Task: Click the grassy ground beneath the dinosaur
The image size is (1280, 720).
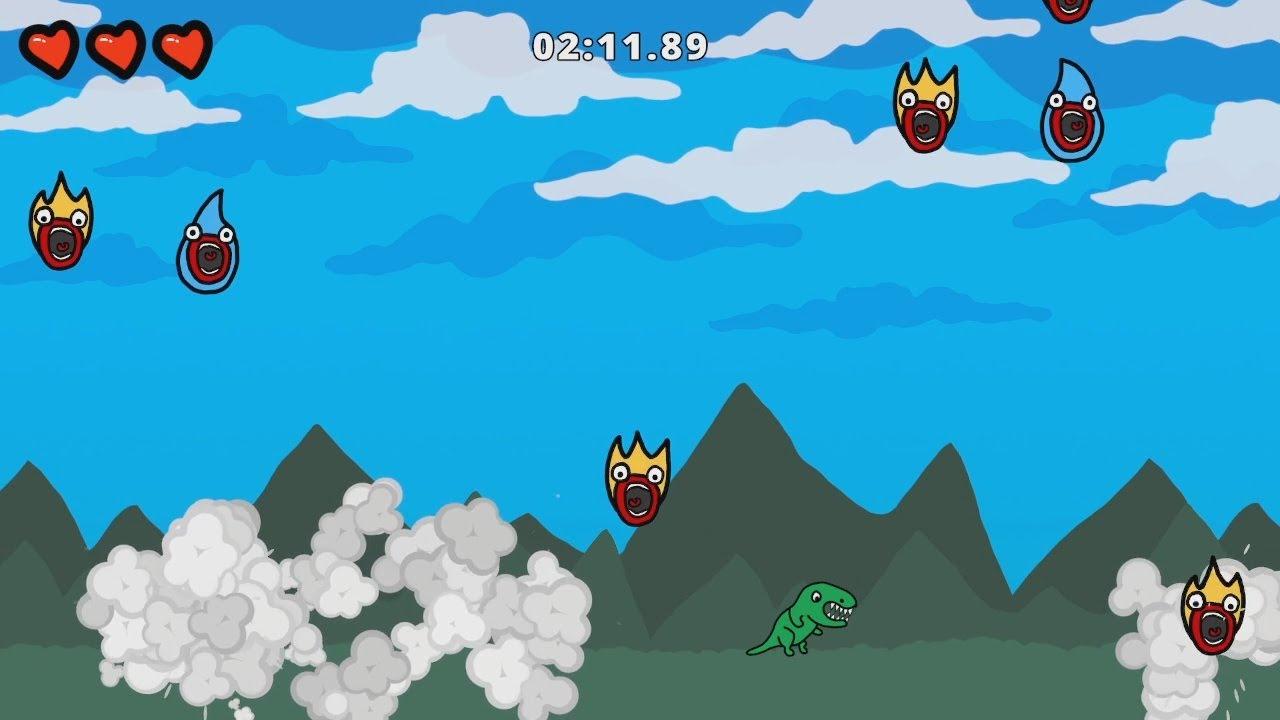Action: pyautogui.click(x=800, y=690)
